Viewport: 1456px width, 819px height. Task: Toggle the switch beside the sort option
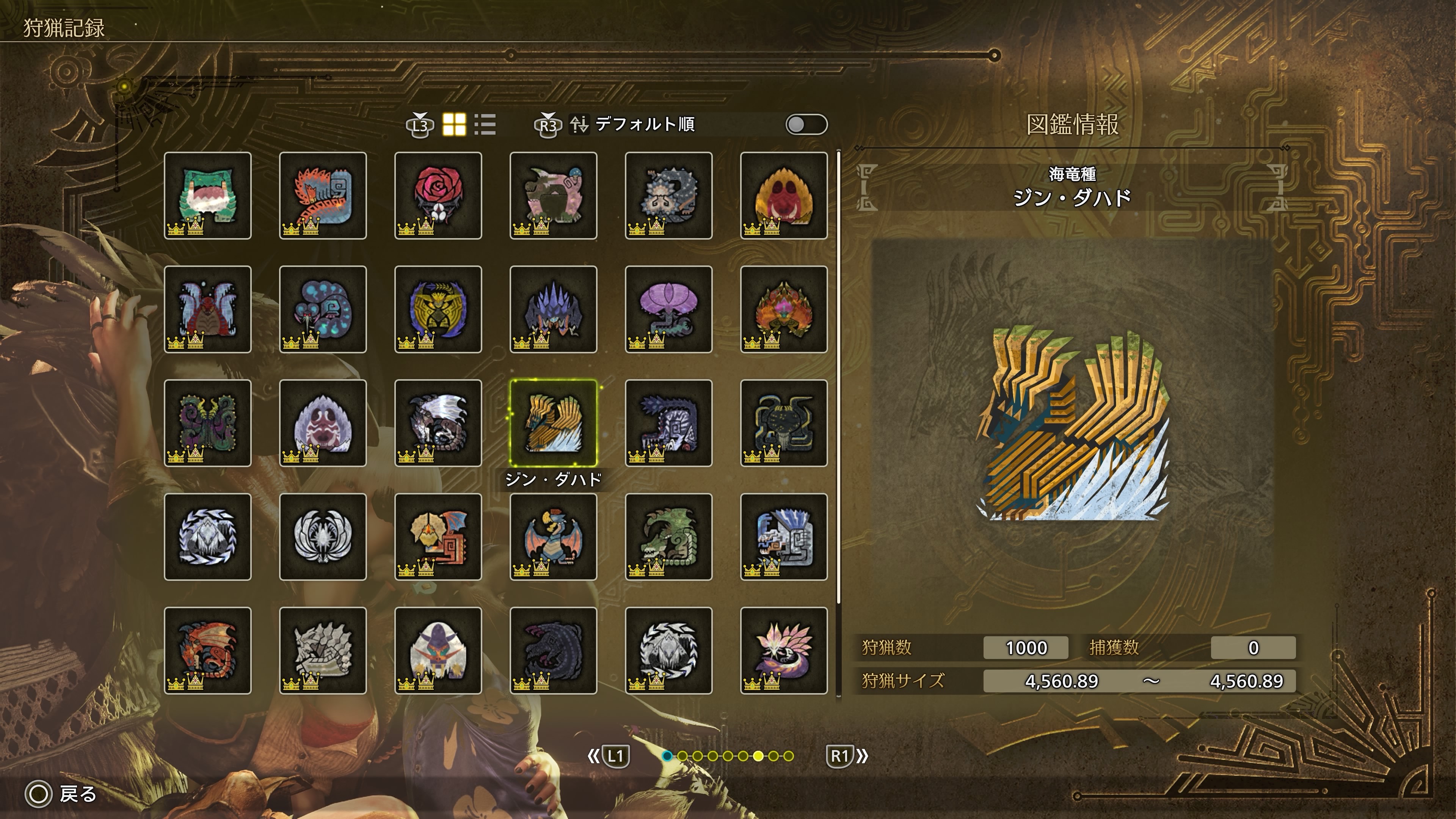click(806, 124)
